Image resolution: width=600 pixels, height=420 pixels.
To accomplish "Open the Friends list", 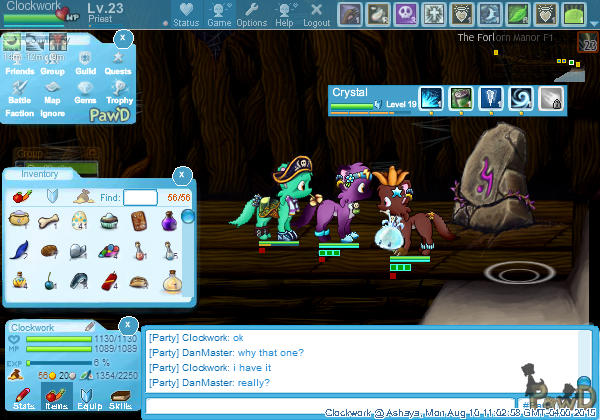I will point(19,65).
